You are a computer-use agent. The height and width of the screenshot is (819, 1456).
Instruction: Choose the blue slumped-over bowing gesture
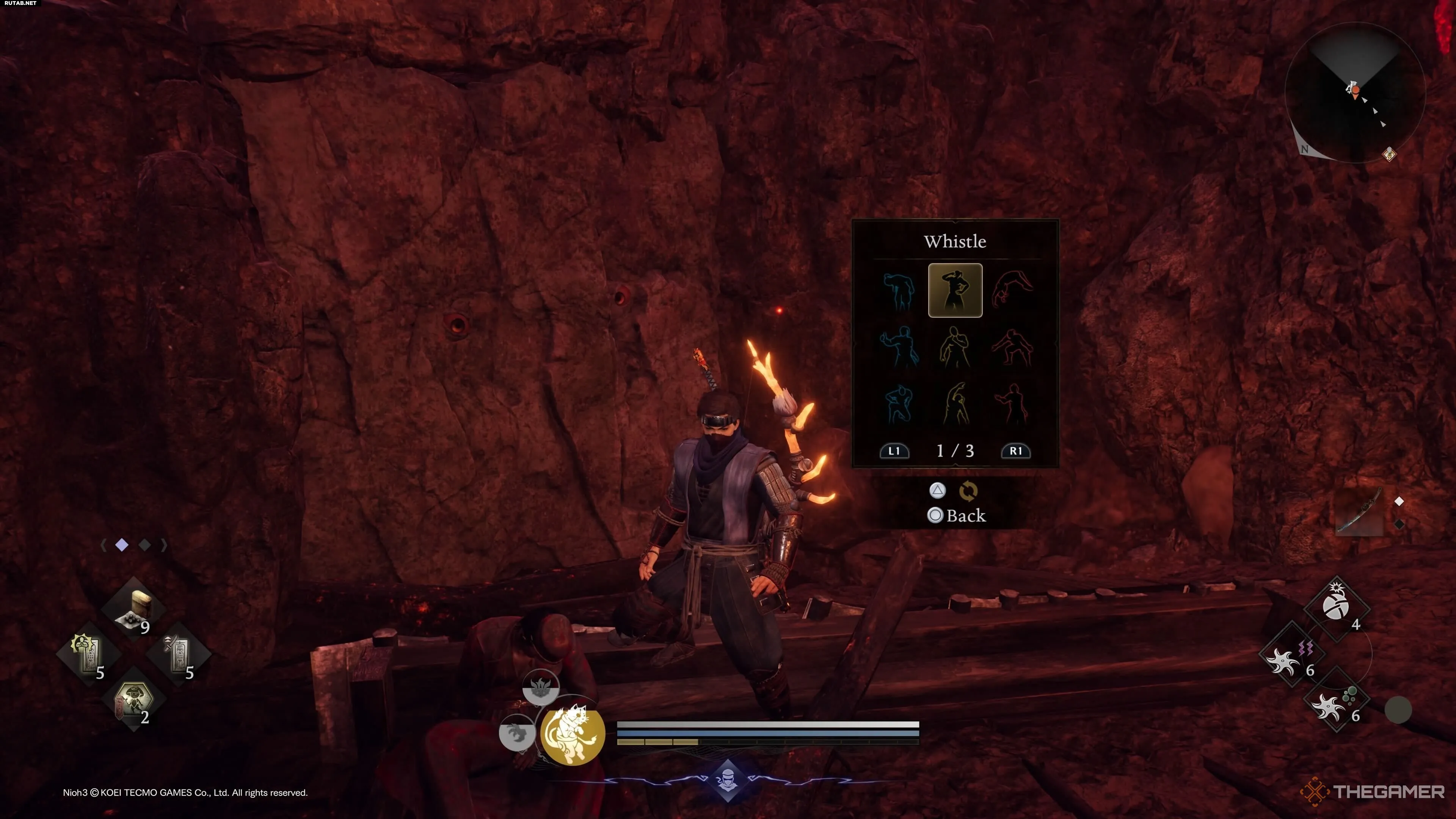pos(898,290)
